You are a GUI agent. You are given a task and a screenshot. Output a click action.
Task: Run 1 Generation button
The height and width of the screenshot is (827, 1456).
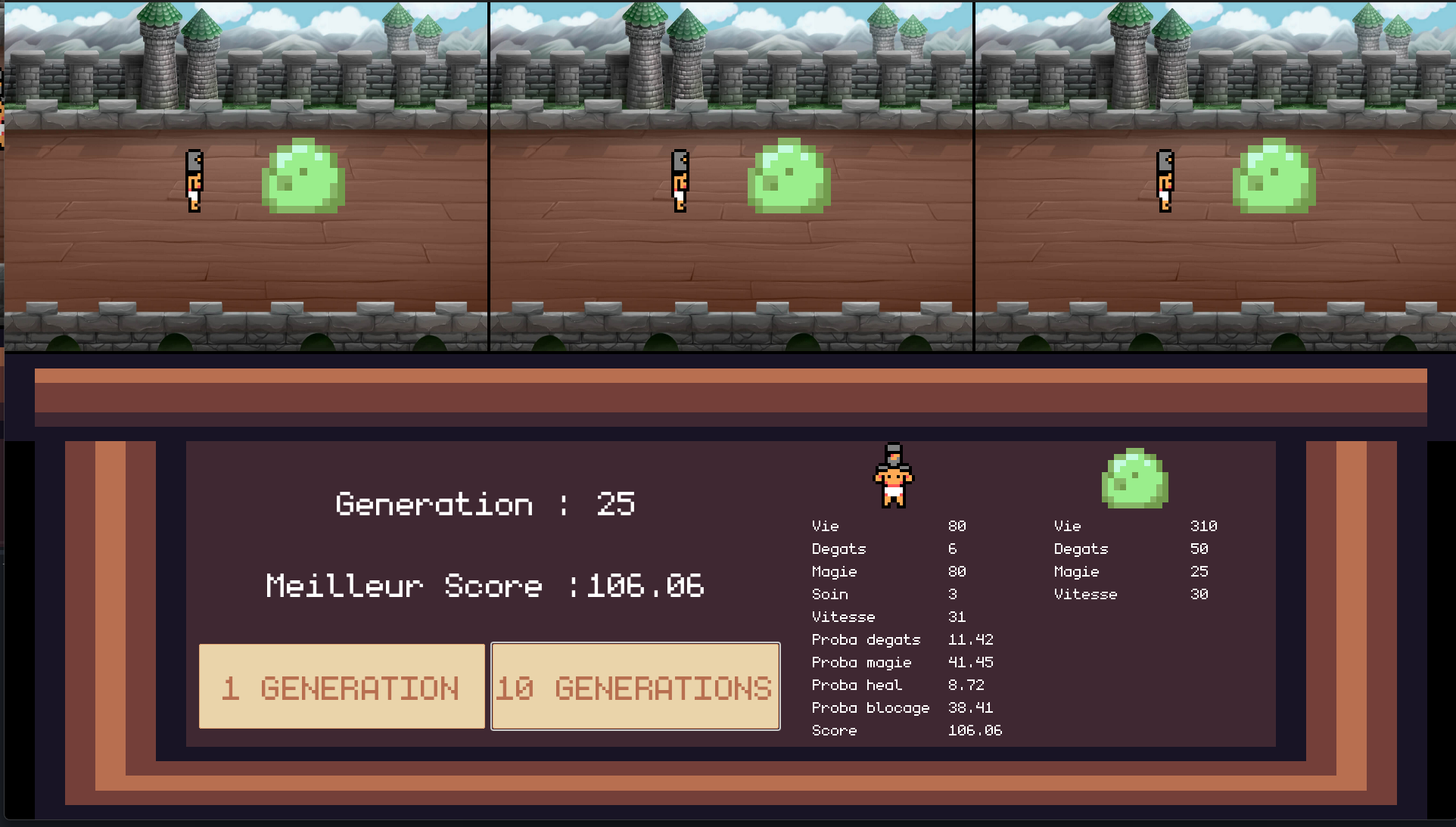(341, 686)
